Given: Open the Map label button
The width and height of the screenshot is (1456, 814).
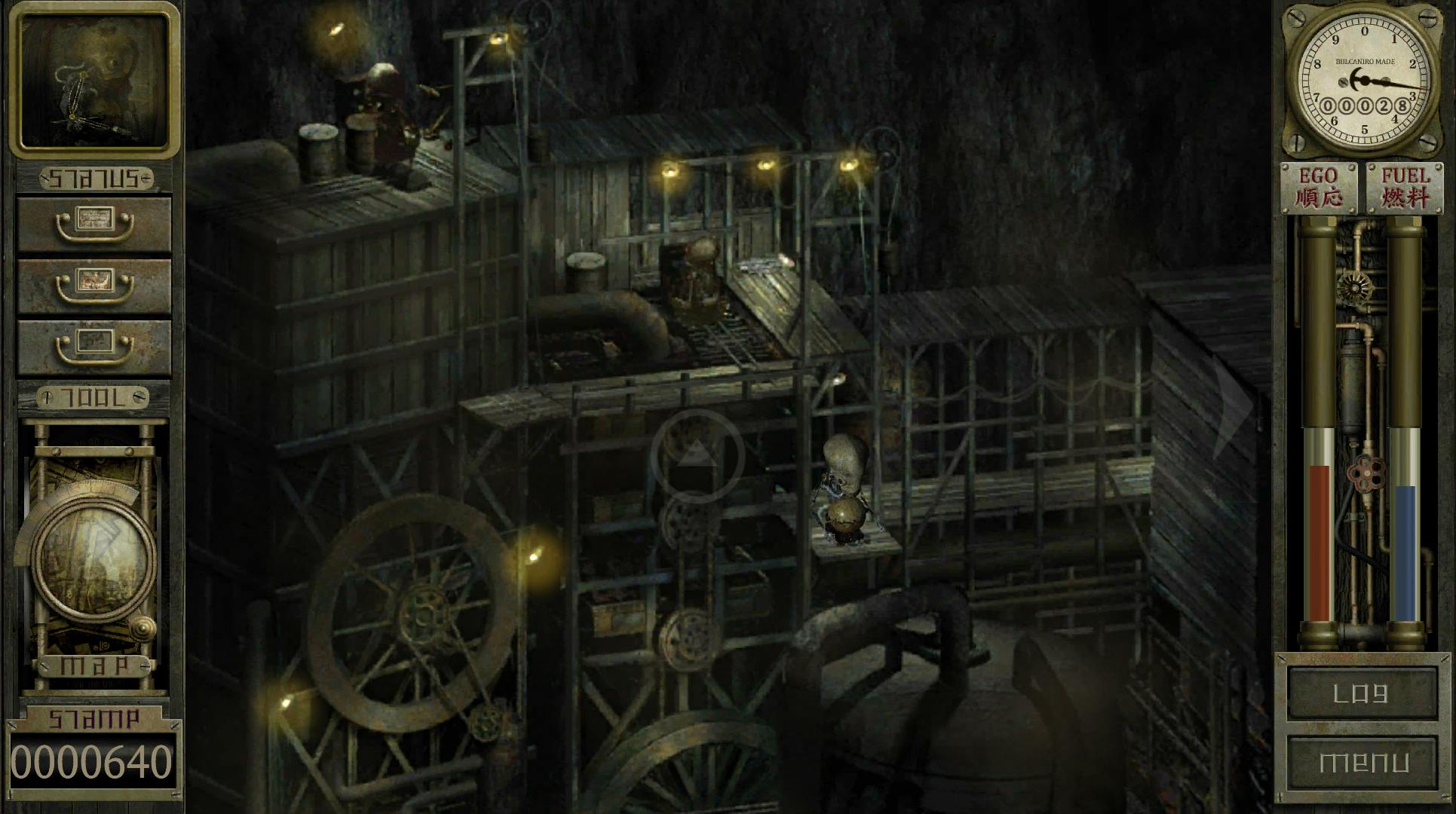Looking at the screenshot, I should [94, 666].
